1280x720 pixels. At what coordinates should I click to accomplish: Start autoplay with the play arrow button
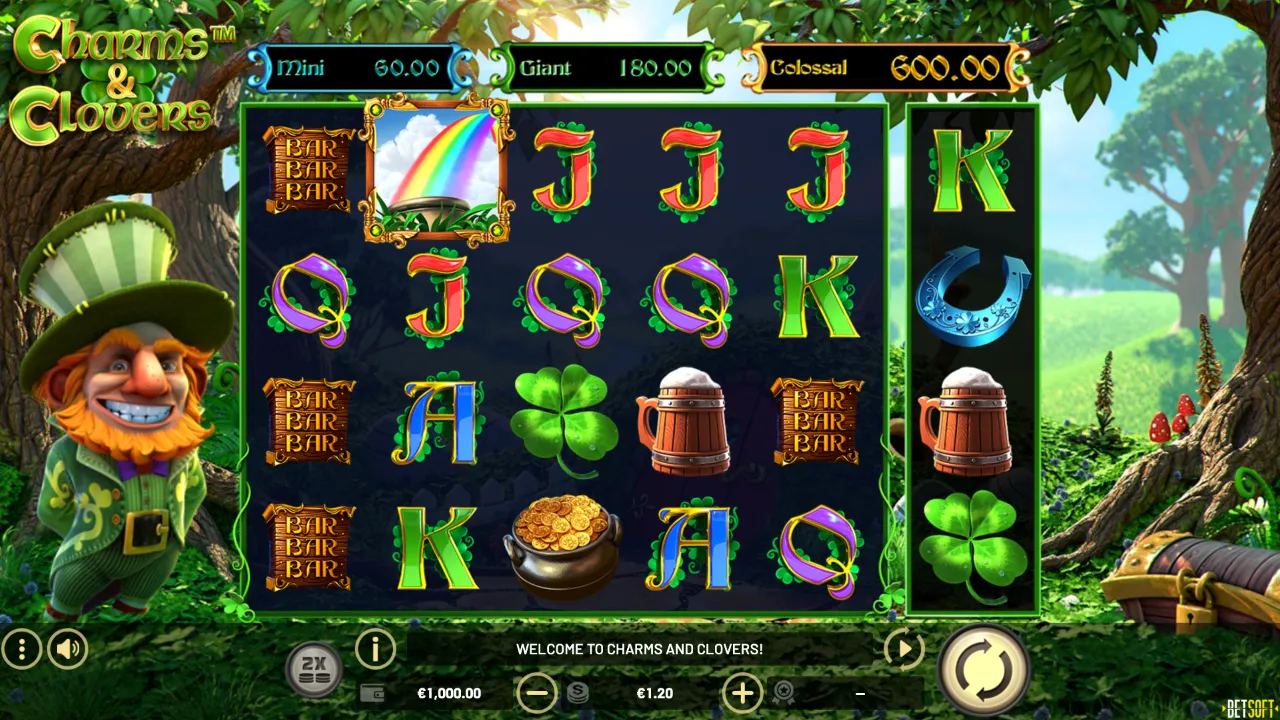tap(904, 650)
